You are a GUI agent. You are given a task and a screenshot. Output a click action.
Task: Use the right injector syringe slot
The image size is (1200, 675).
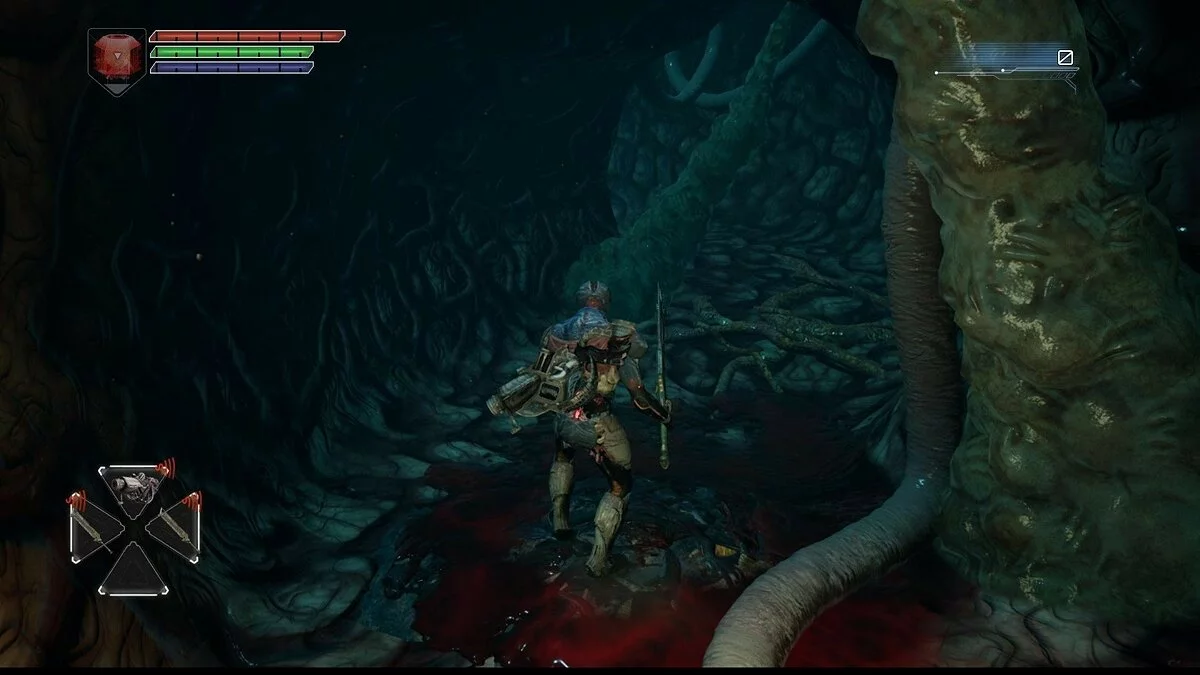(x=172, y=526)
